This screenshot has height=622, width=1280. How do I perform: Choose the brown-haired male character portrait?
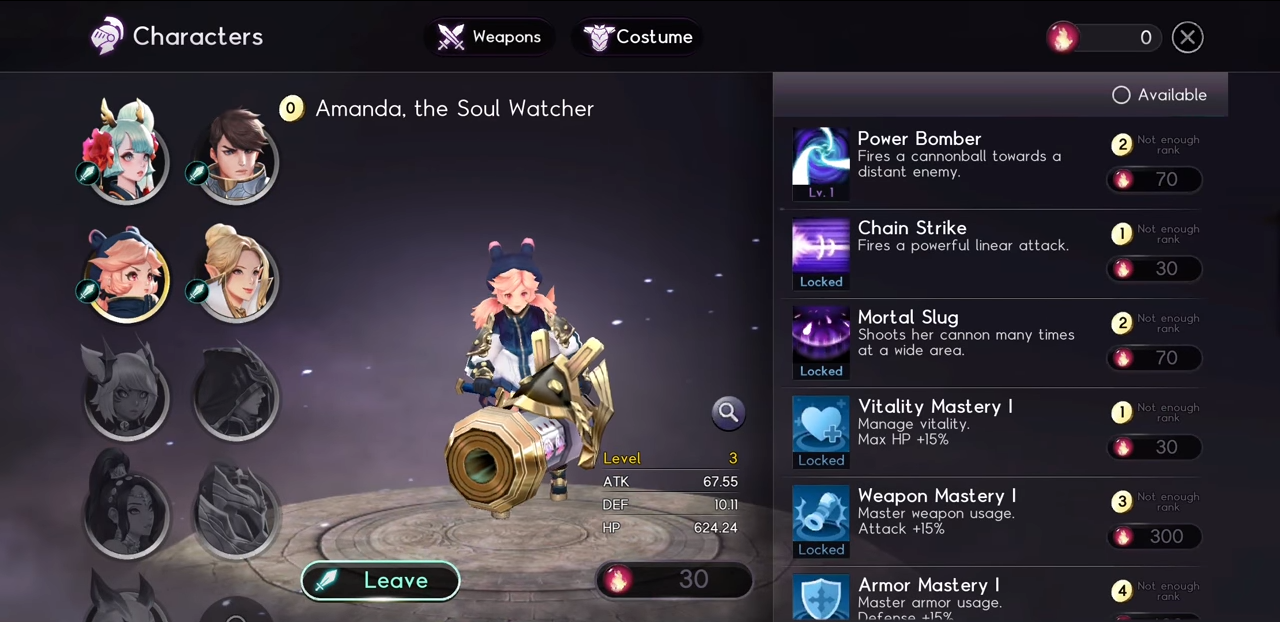(x=236, y=155)
